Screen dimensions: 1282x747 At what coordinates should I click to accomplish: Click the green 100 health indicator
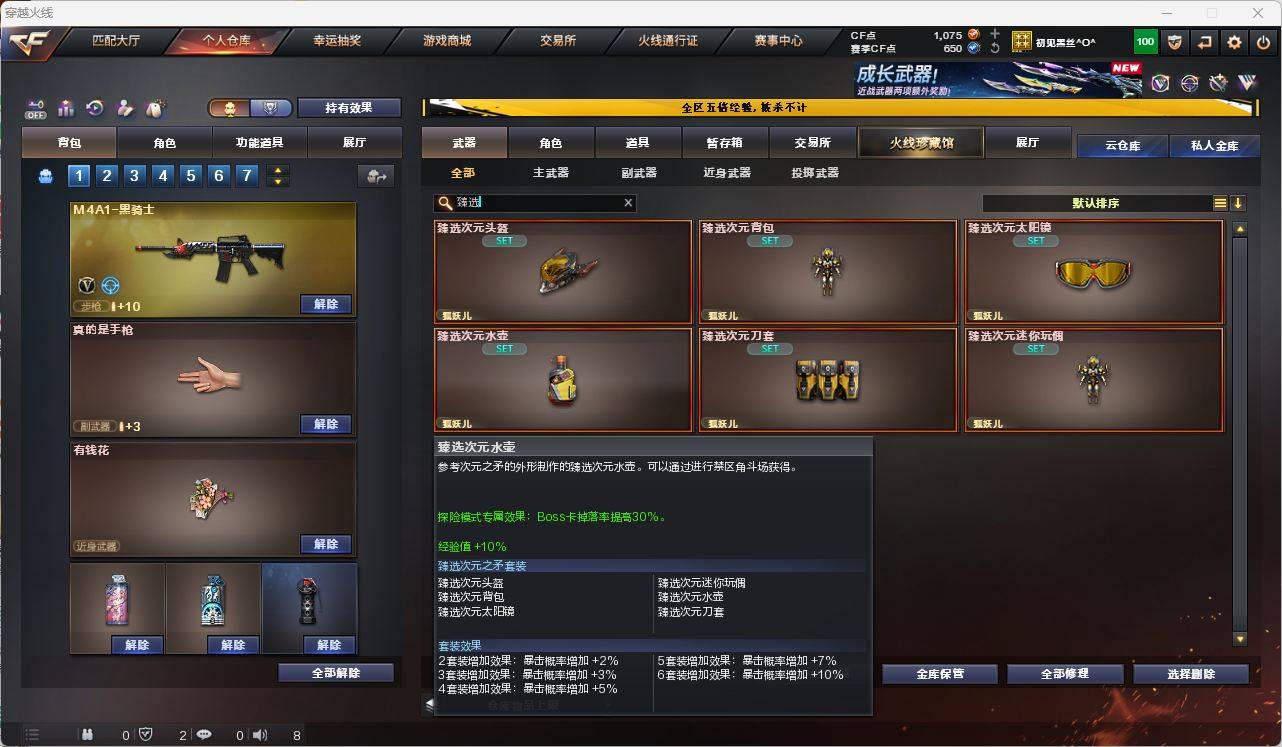click(x=1145, y=41)
